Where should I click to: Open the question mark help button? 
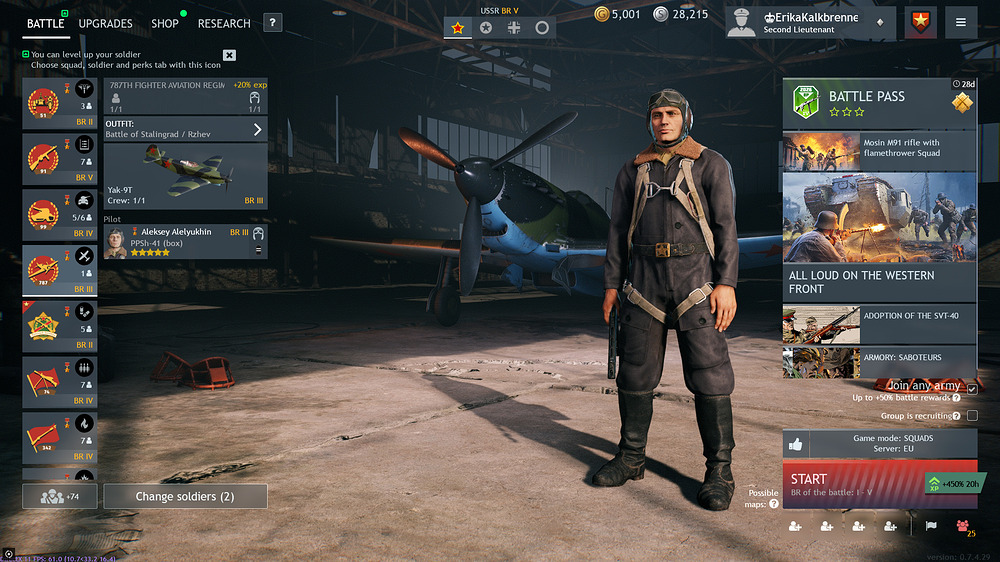click(272, 23)
